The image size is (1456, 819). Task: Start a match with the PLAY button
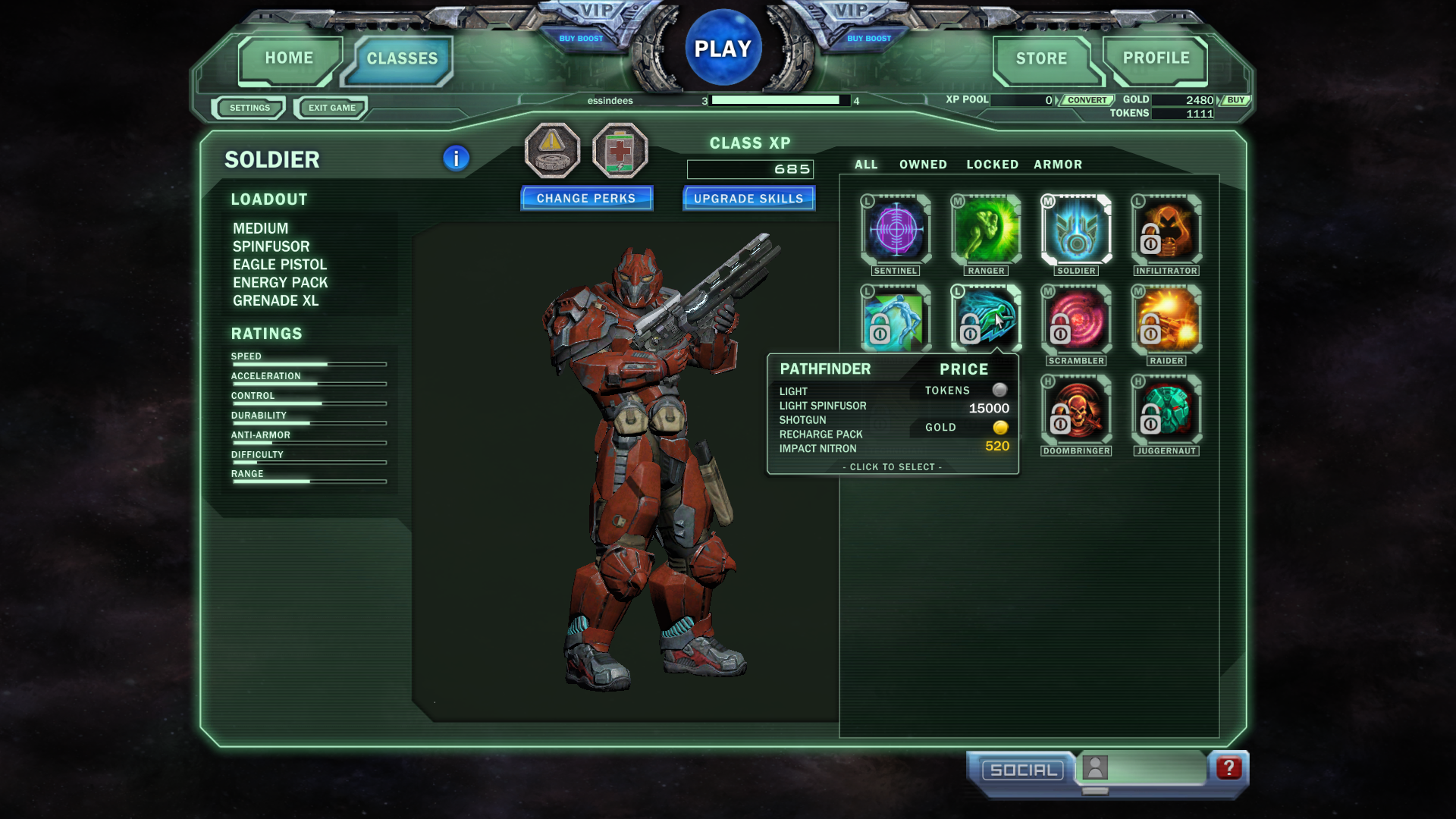723,49
